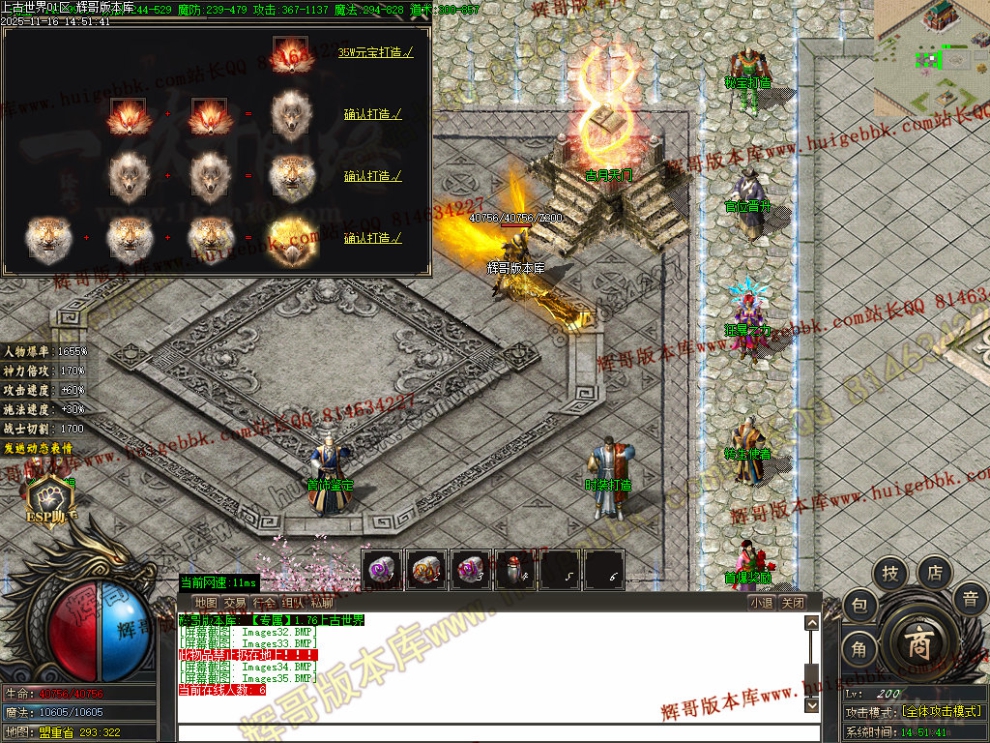
Task: Select the 行会 guild tab
Action: 264,603
